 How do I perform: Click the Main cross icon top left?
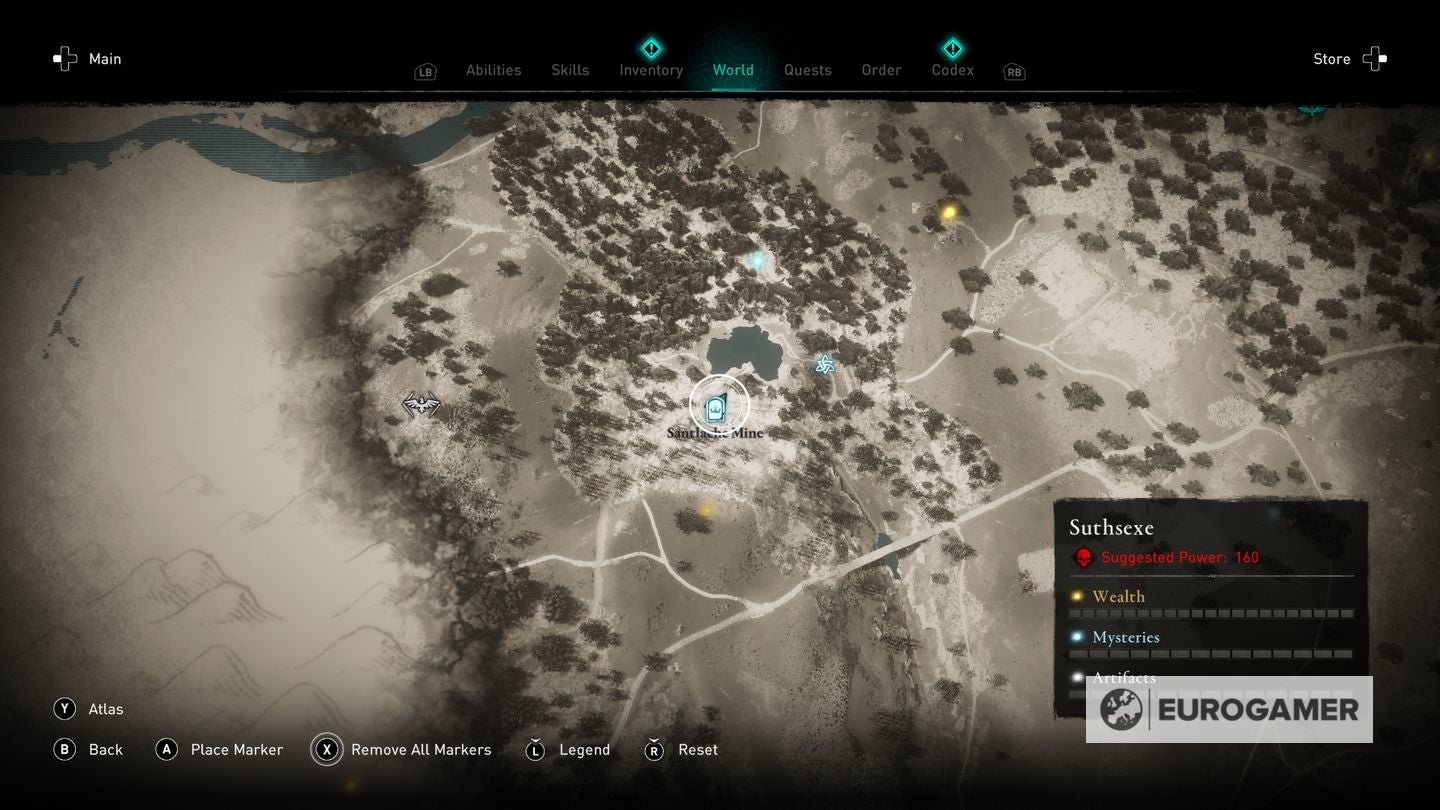pyautogui.click(x=64, y=58)
